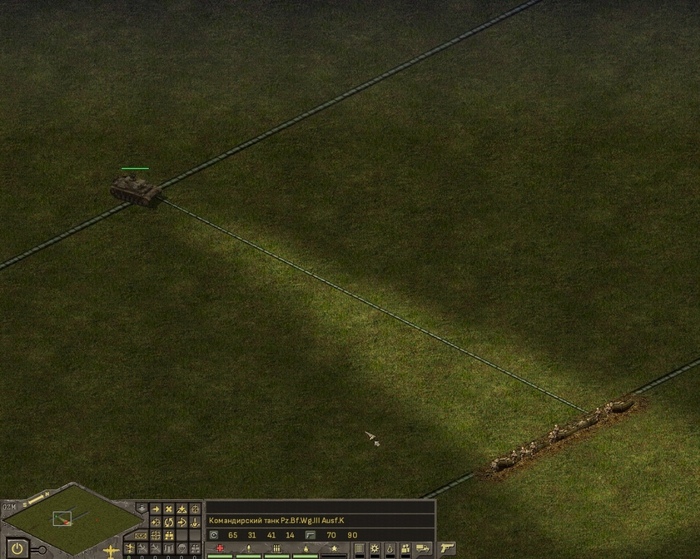Click the circular arrows rotate command
The height and width of the screenshot is (559, 700).
[x=169, y=522]
